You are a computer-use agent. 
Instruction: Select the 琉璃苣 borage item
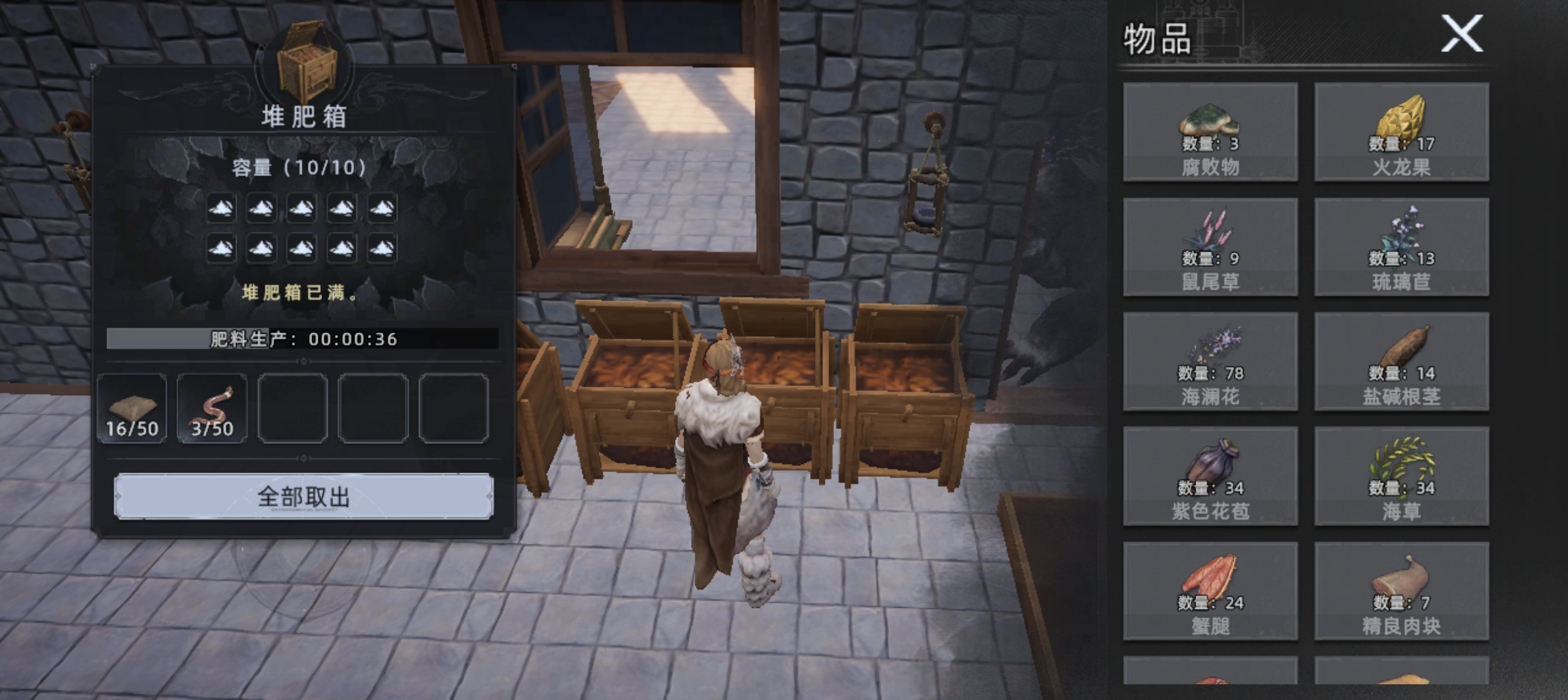point(1401,247)
